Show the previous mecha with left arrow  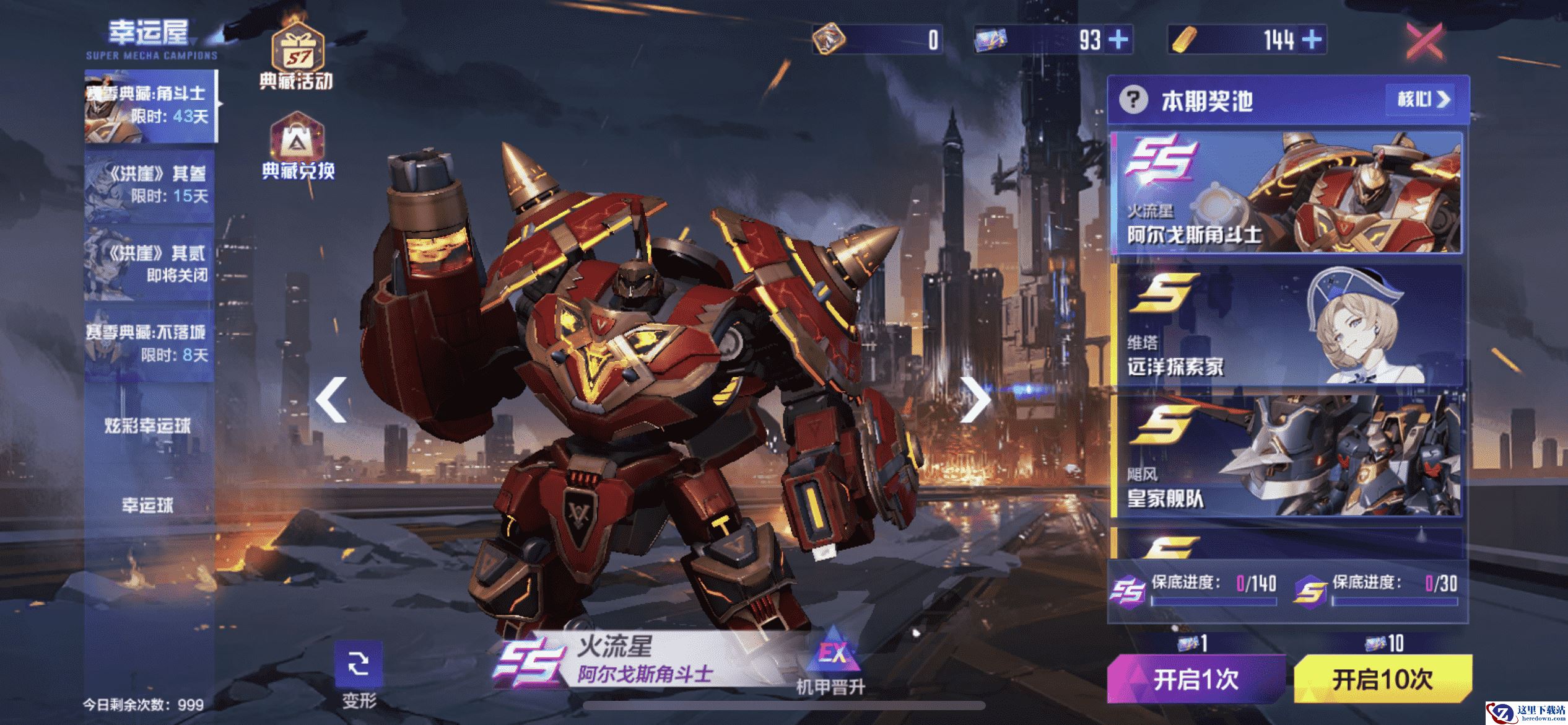pyautogui.click(x=332, y=400)
